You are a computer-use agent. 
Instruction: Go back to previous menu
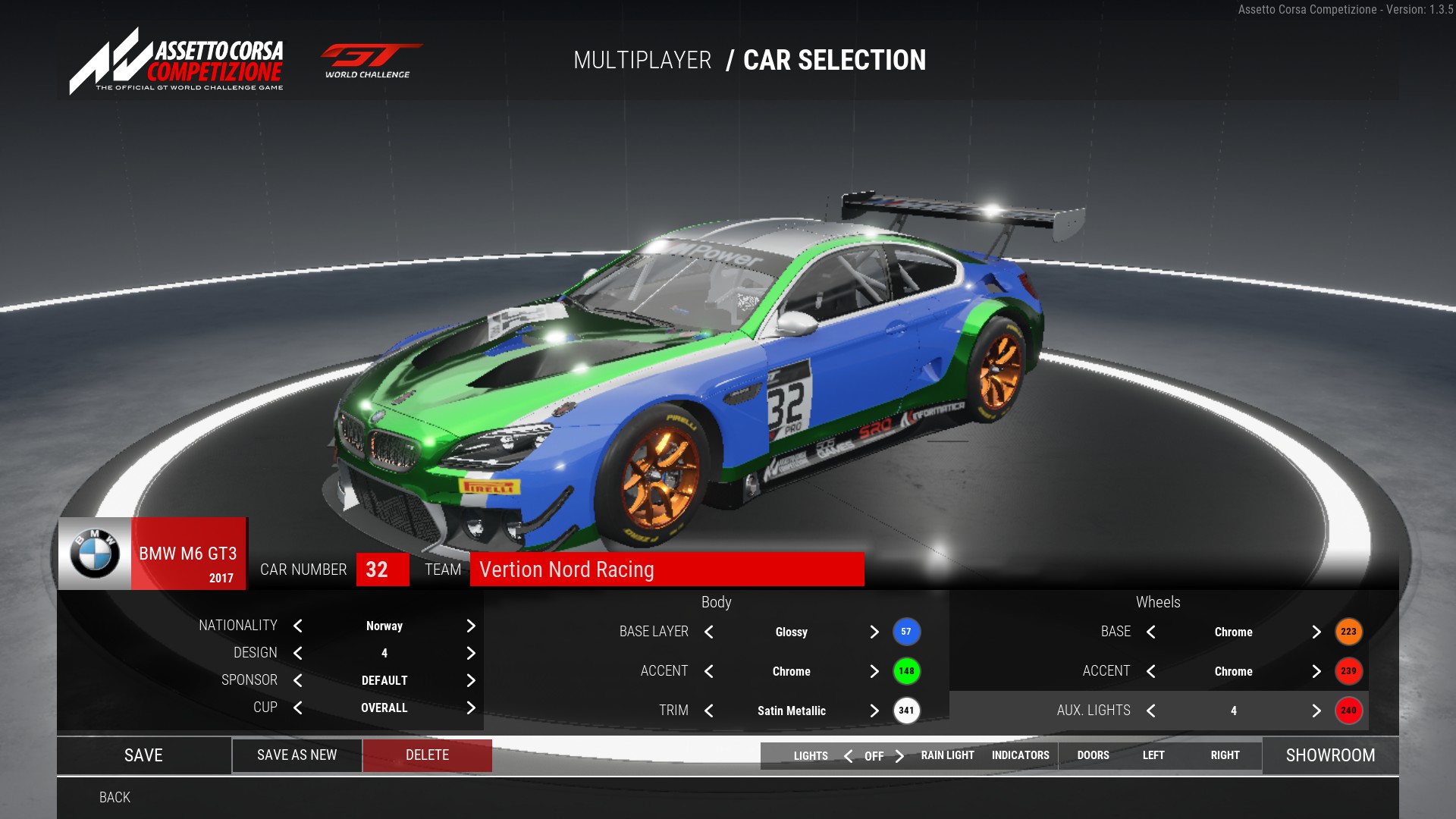click(x=115, y=797)
